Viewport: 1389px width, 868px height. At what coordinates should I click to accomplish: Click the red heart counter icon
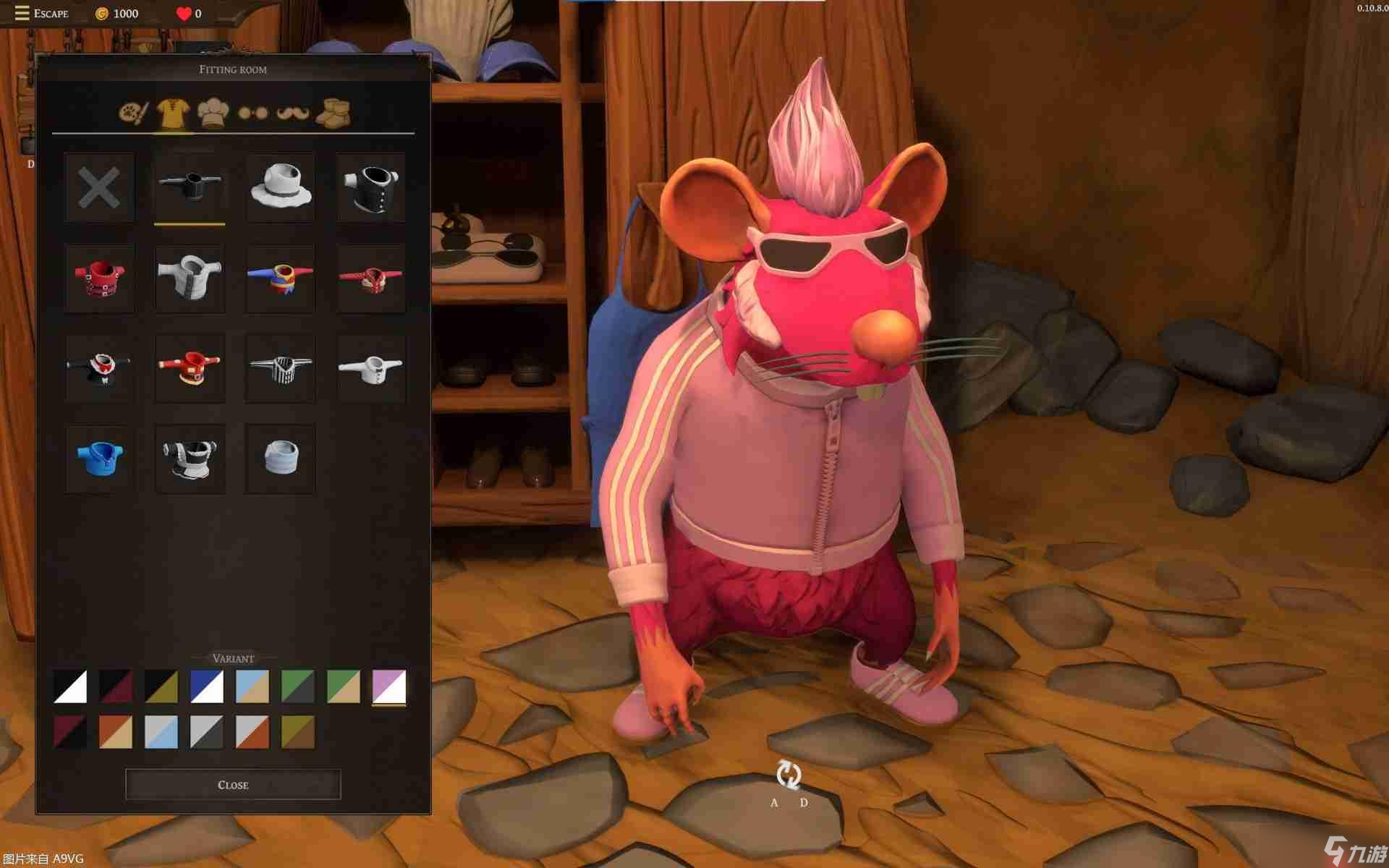pyautogui.click(x=182, y=12)
